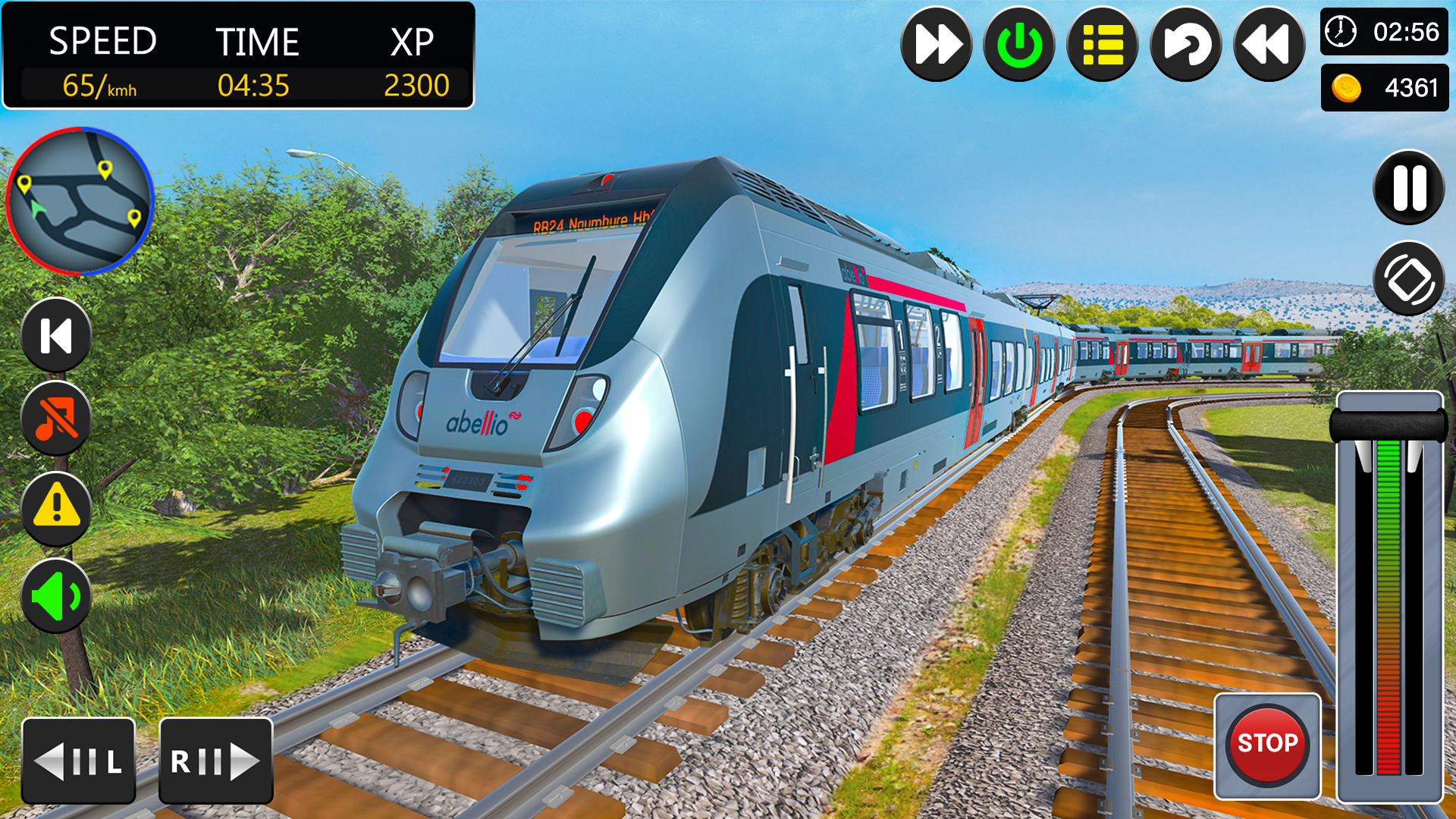Open the yellow mission list icon
1456x819 pixels.
[1102, 44]
